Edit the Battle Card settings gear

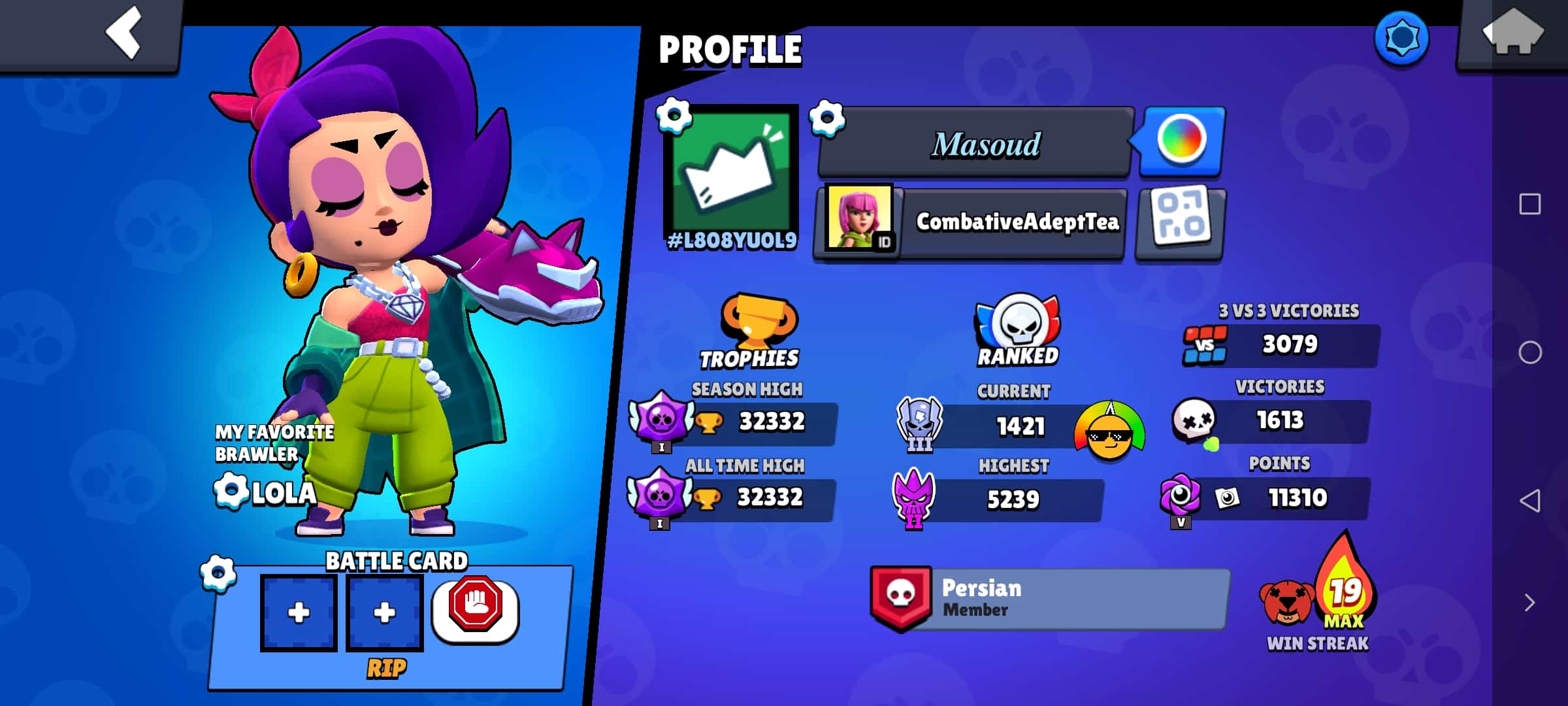(x=218, y=574)
